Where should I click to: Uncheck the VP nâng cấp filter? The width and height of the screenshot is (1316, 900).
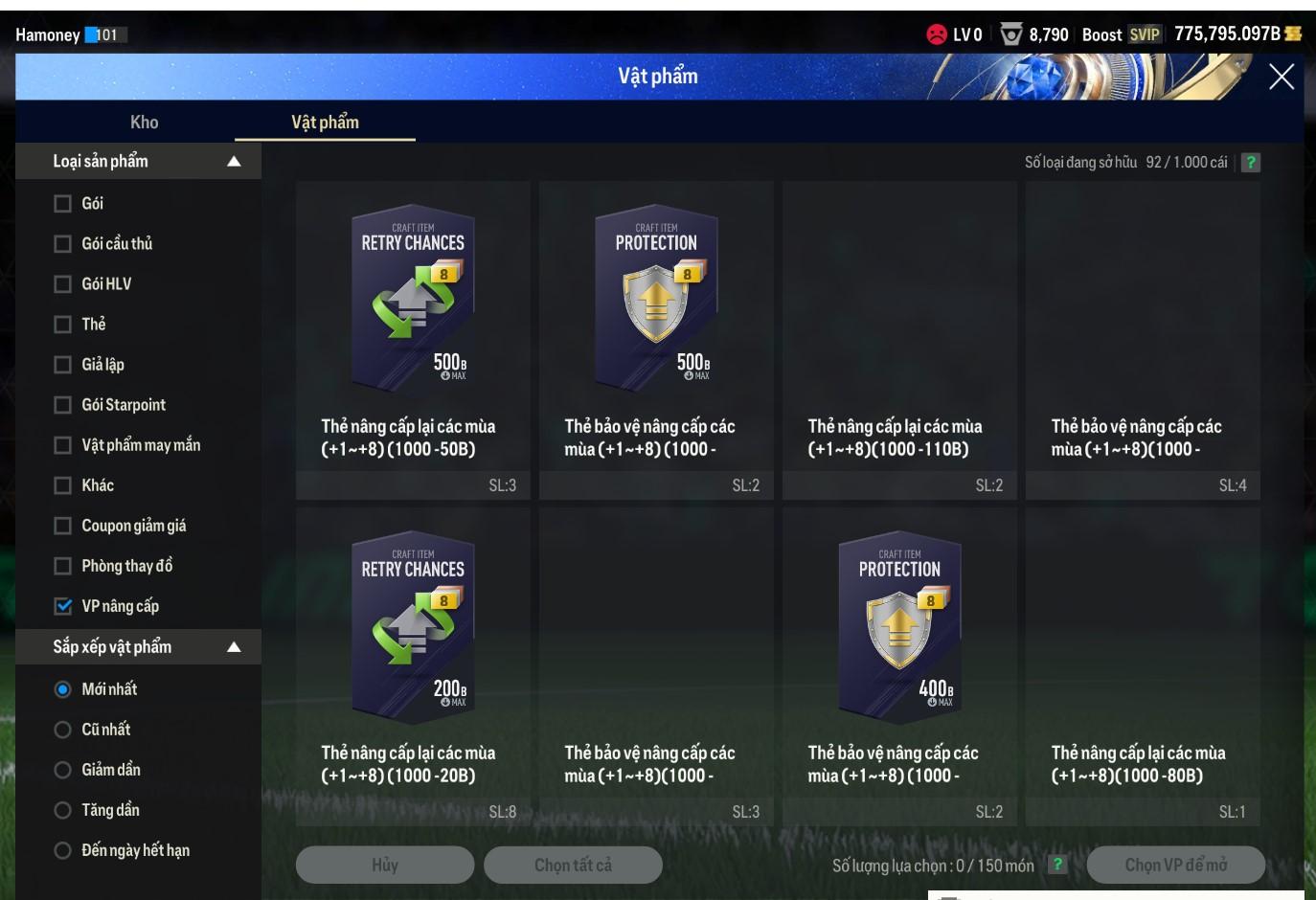pyautogui.click(x=63, y=606)
